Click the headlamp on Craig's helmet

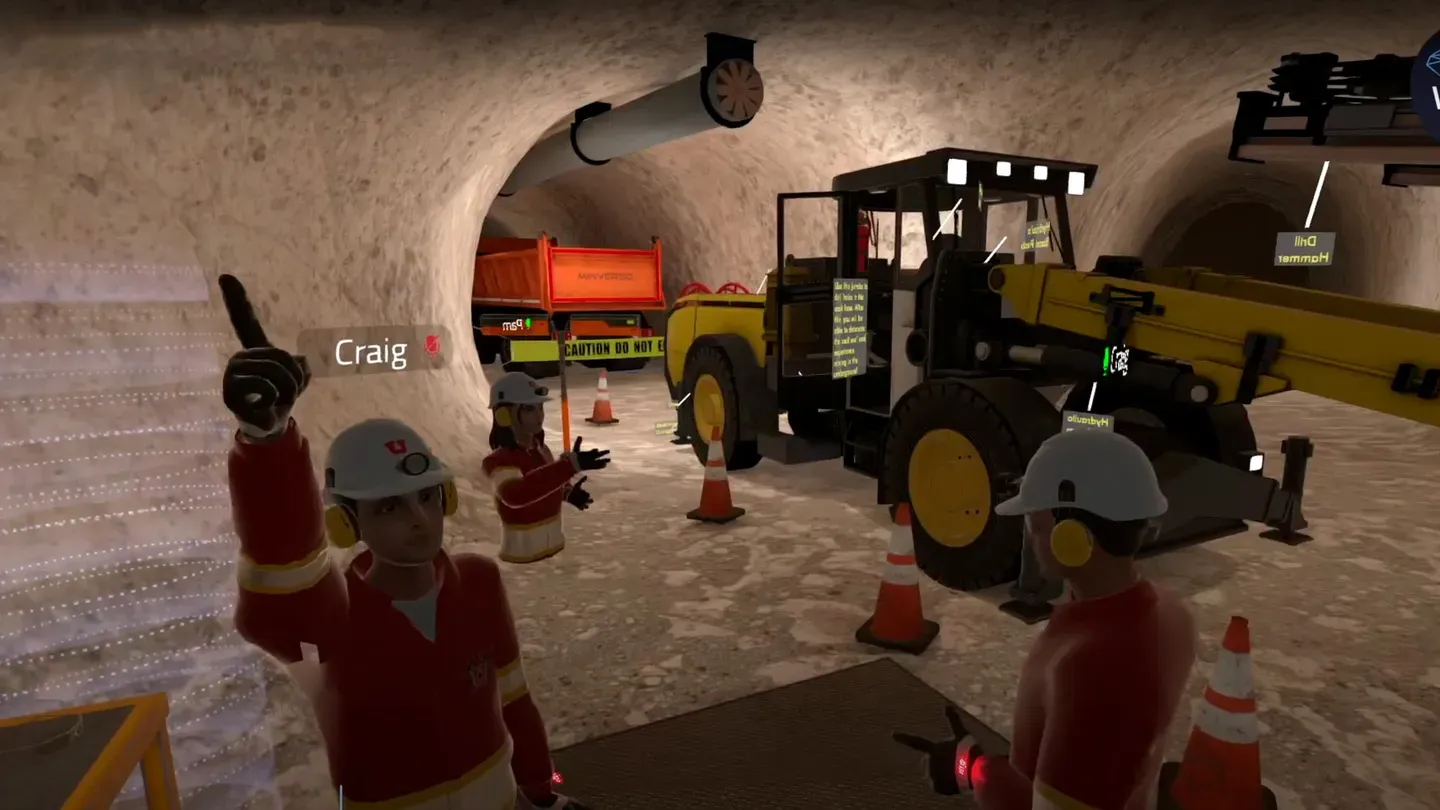pyautogui.click(x=413, y=463)
